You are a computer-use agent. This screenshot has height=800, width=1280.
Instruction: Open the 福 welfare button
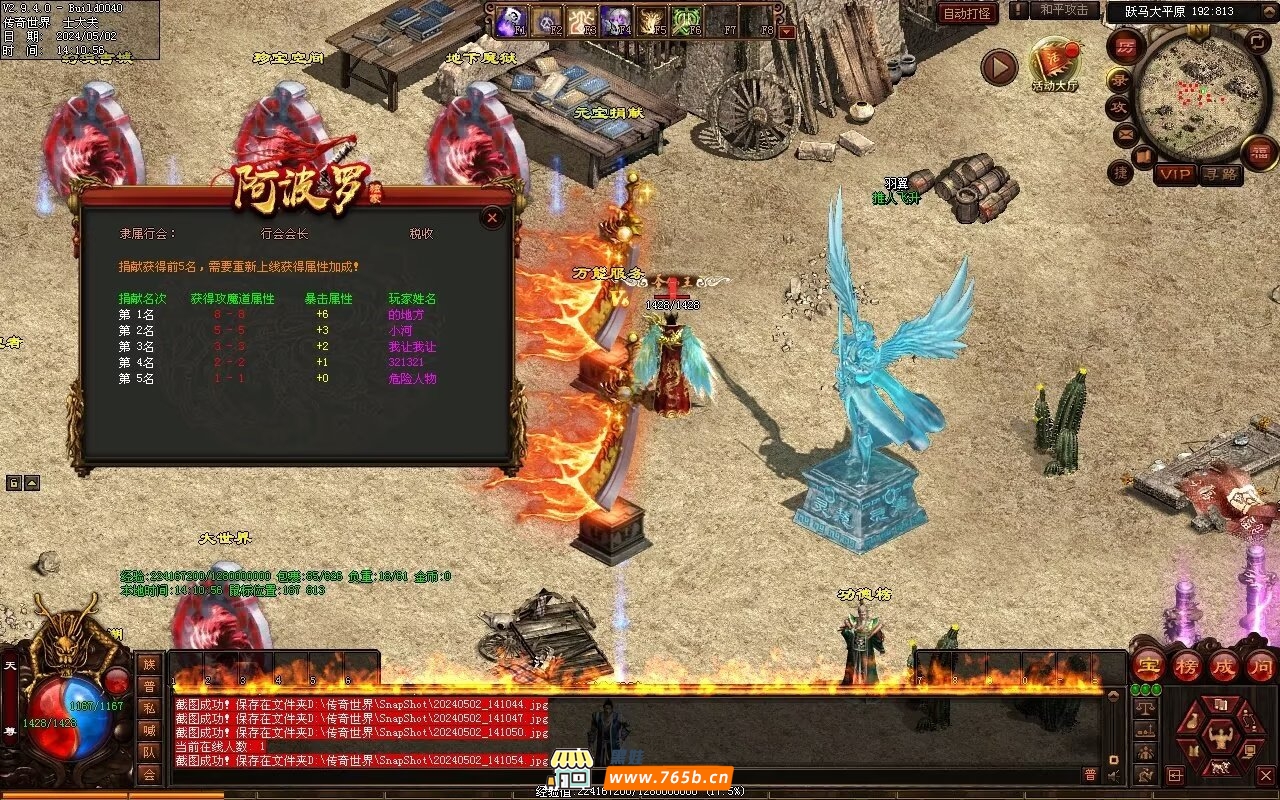[x=1259, y=153]
